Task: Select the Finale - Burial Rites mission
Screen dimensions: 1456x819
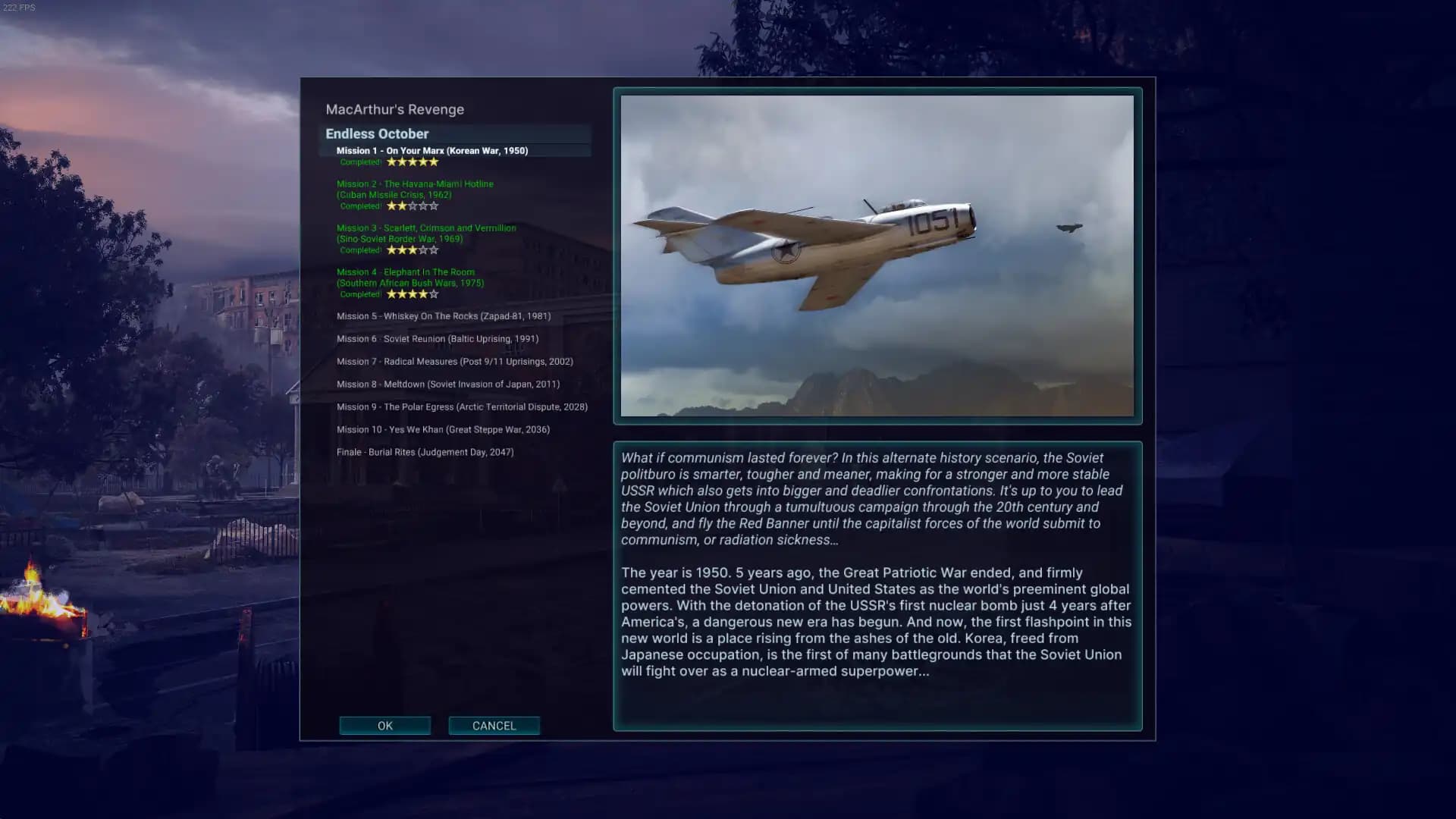Action: (x=425, y=451)
